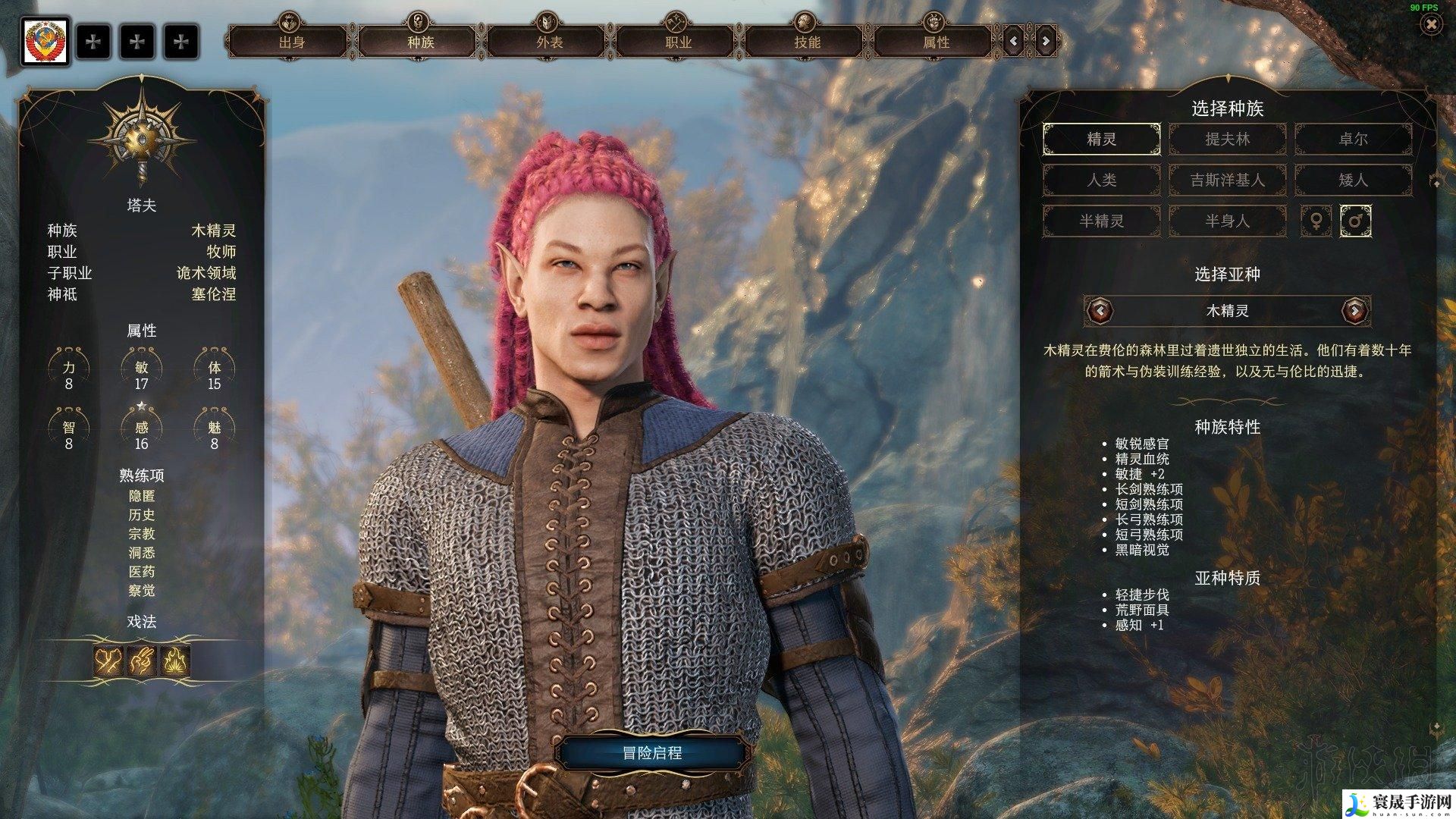The width and height of the screenshot is (1456, 819).
Task: Cycle to the previous subrace
Action: [1100, 310]
